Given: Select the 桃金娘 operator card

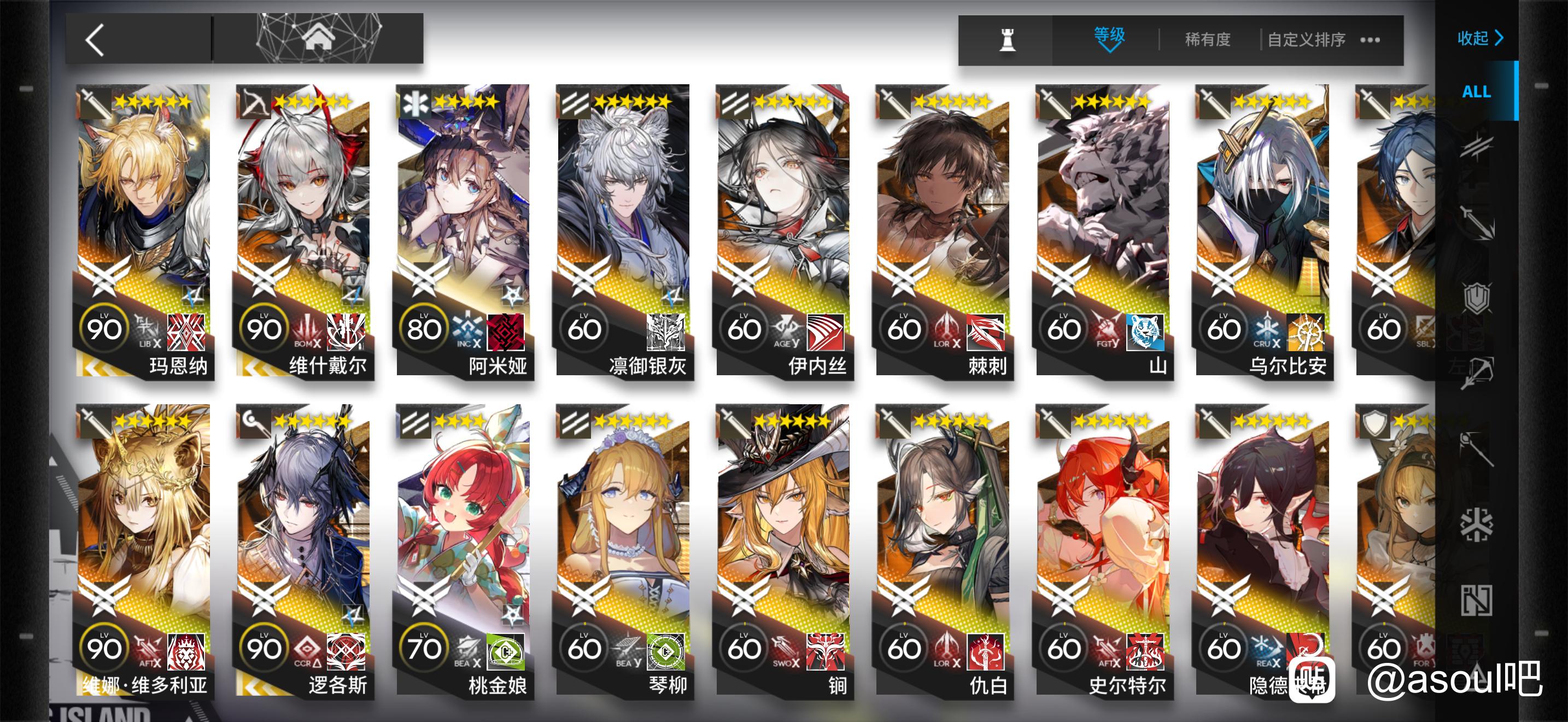Looking at the screenshot, I should point(463,550).
